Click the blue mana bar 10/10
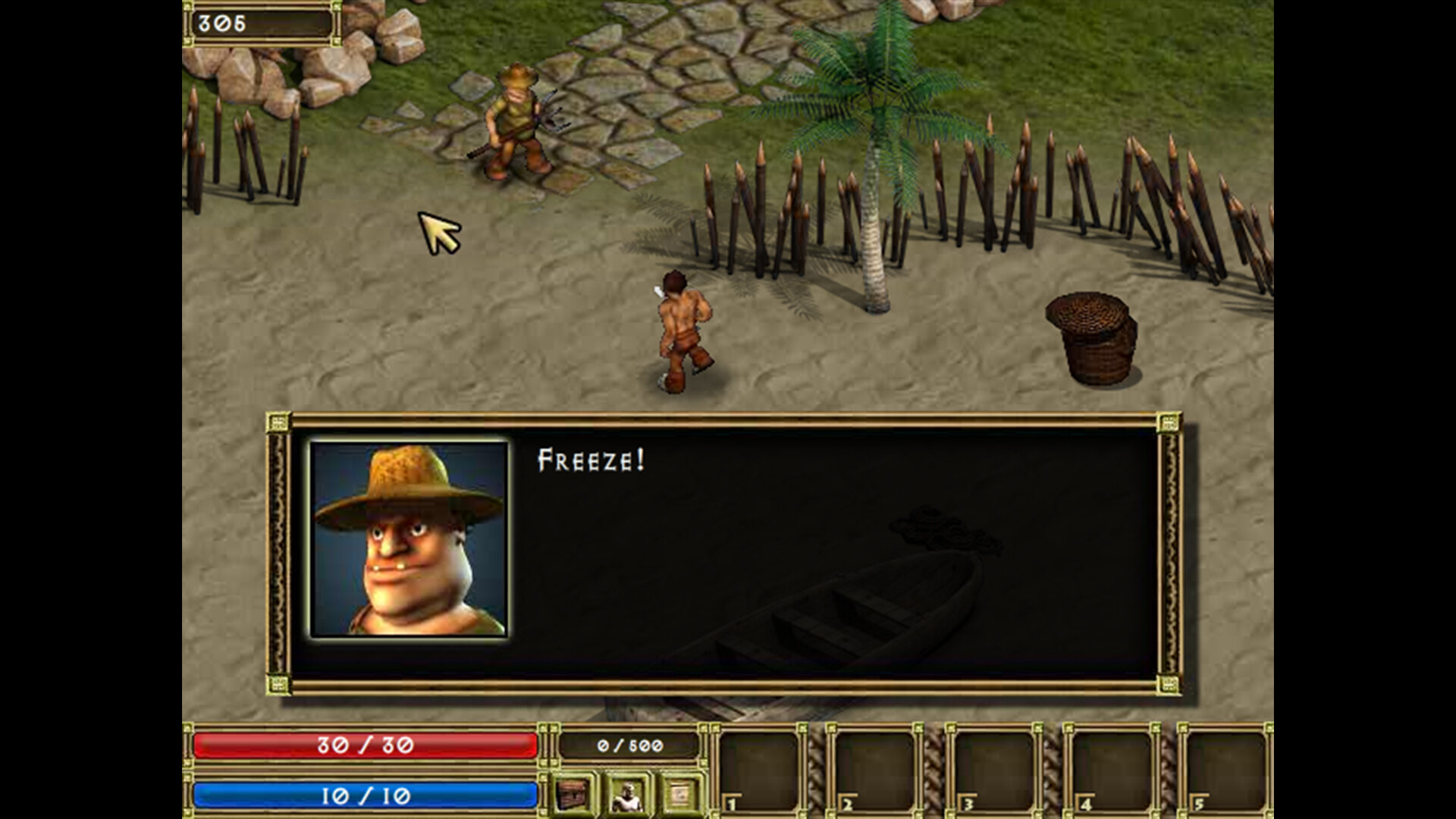The width and height of the screenshot is (1456, 819). coord(364,795)
